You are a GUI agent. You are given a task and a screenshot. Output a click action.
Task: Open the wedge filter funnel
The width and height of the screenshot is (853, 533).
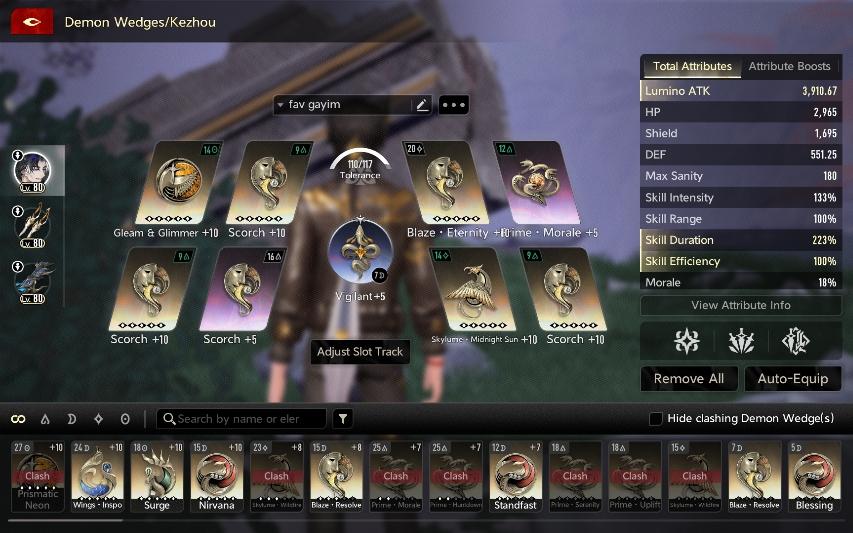[x=343, y=419]
